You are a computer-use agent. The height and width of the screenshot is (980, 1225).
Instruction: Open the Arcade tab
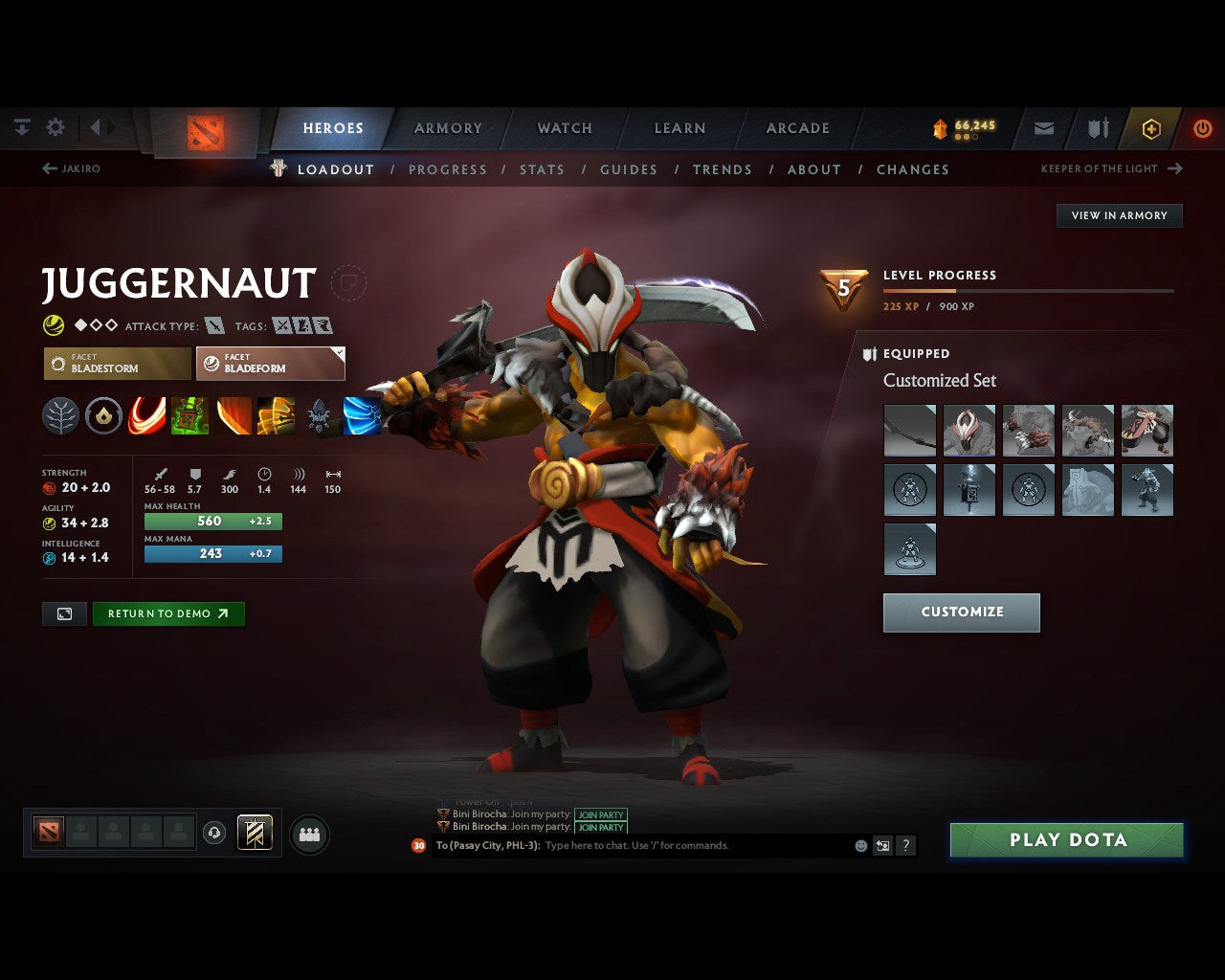(797, 128)
